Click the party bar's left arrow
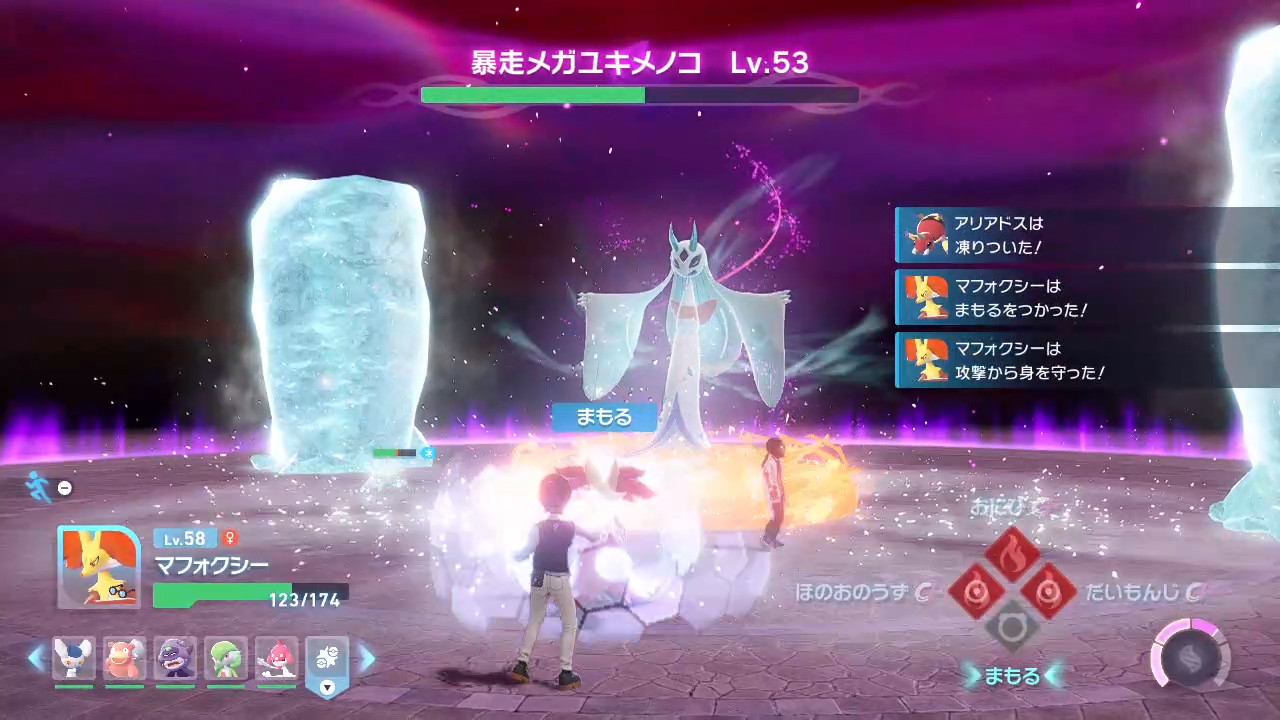 [x=37, y=658]
